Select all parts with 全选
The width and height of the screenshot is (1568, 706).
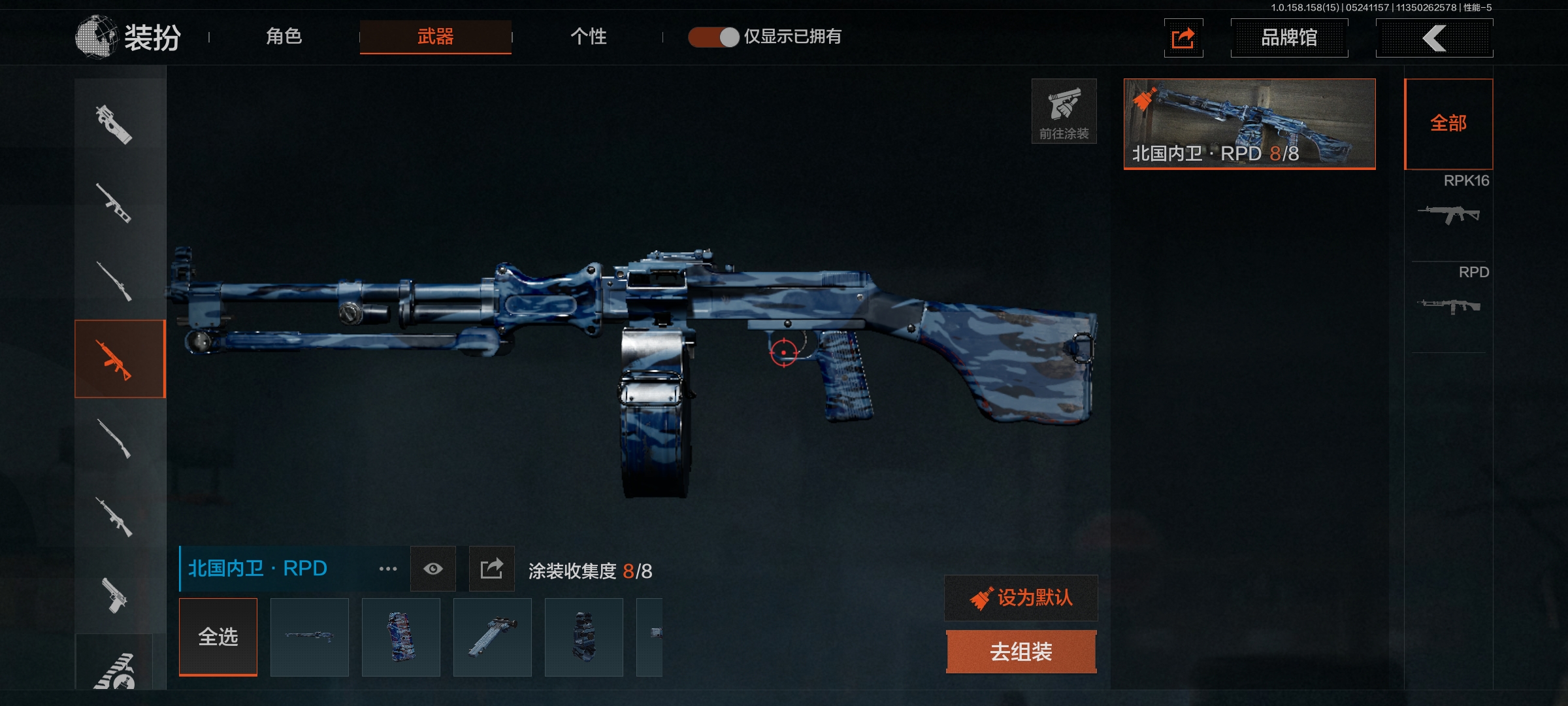click(218, 637)
